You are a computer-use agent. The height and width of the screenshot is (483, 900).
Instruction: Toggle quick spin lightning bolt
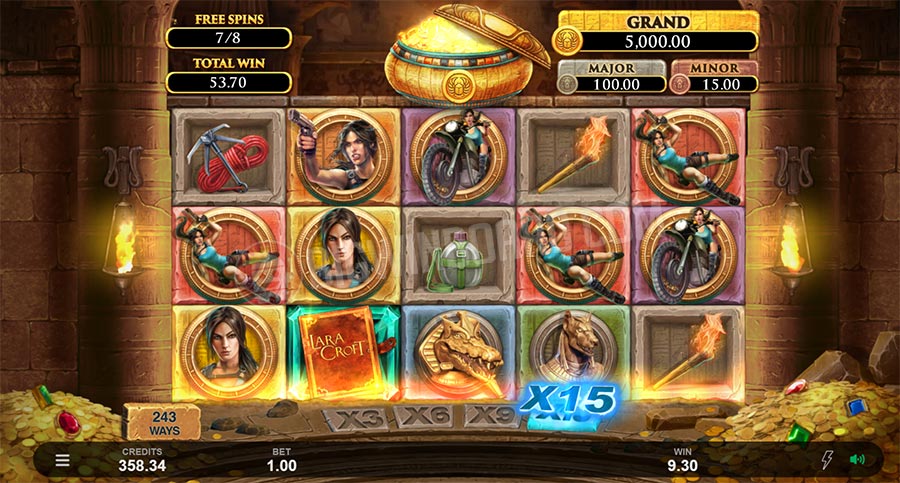point(826,460)
